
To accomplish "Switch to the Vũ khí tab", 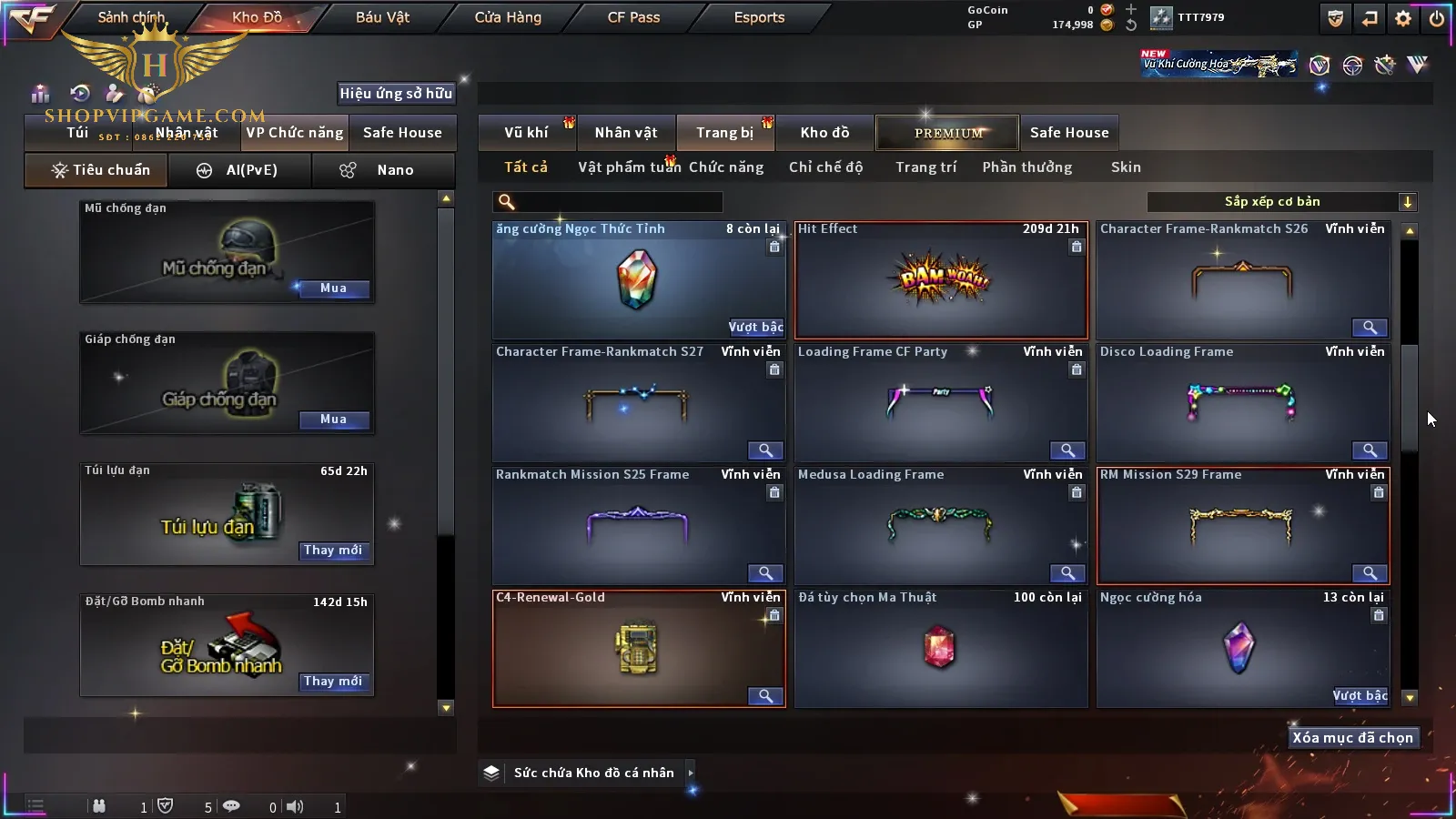I will click(x=526, y=133).
